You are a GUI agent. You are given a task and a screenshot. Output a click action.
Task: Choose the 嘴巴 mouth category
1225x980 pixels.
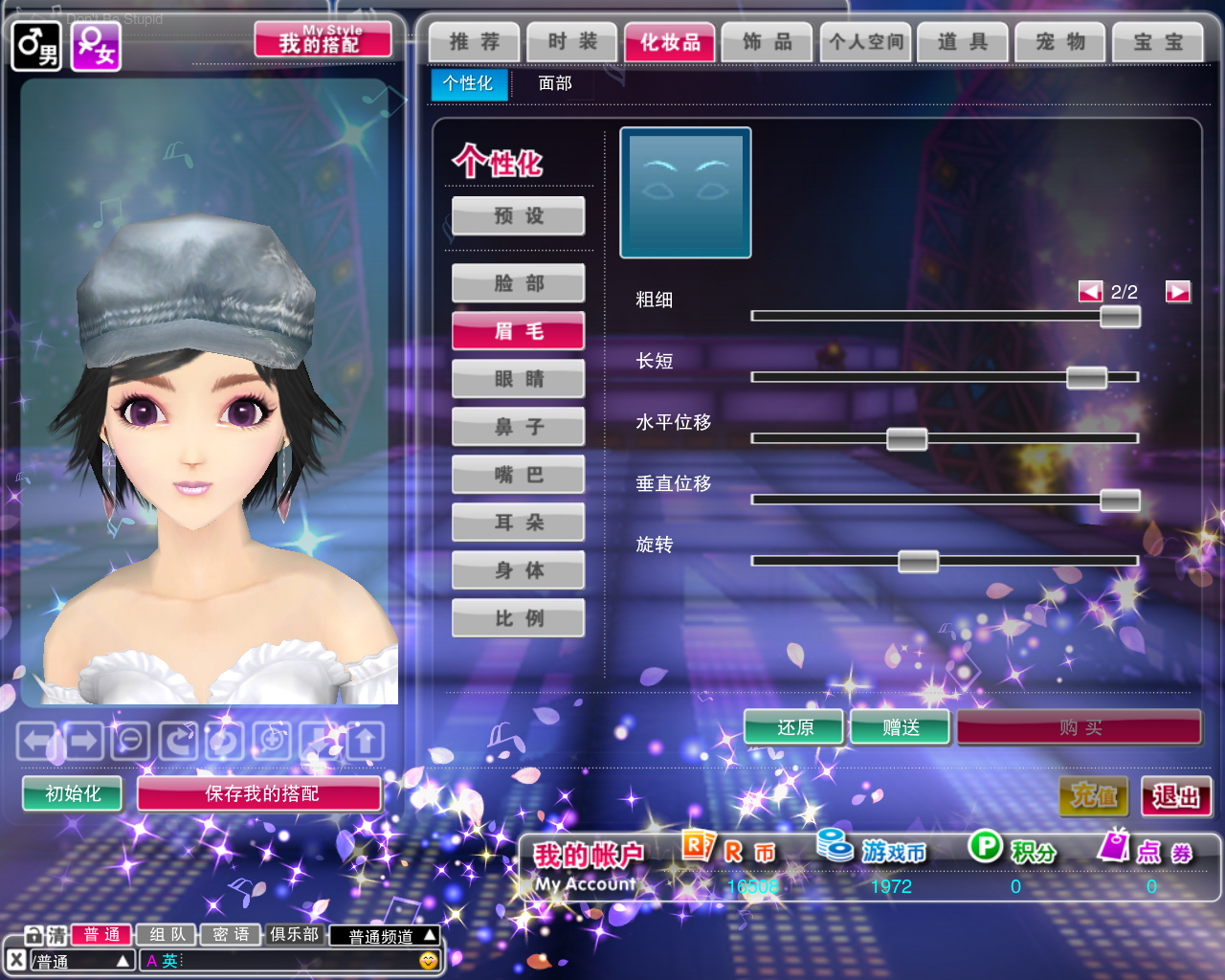519,475
